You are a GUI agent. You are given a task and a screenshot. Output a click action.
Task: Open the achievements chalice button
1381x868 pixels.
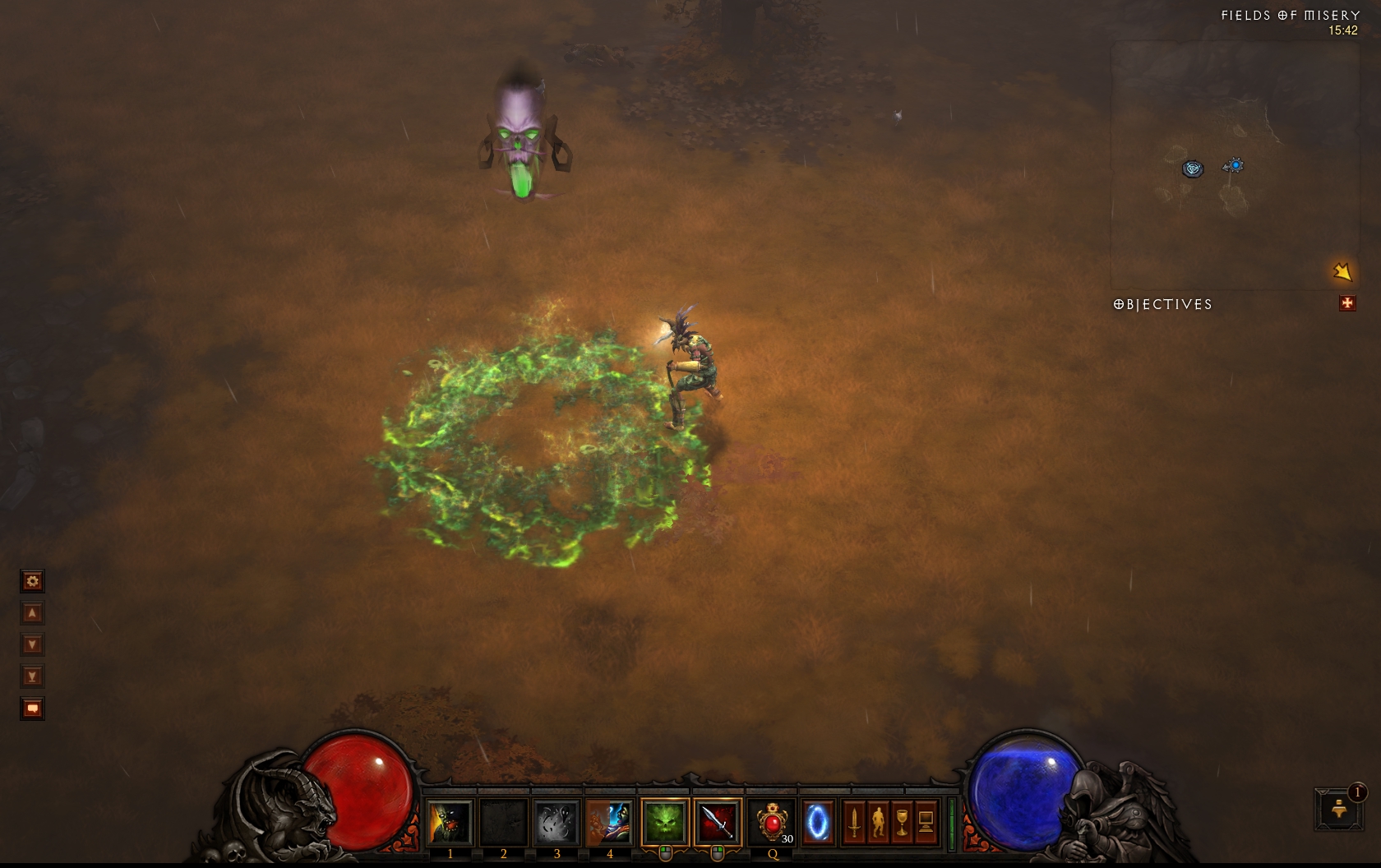coord(902,822)
